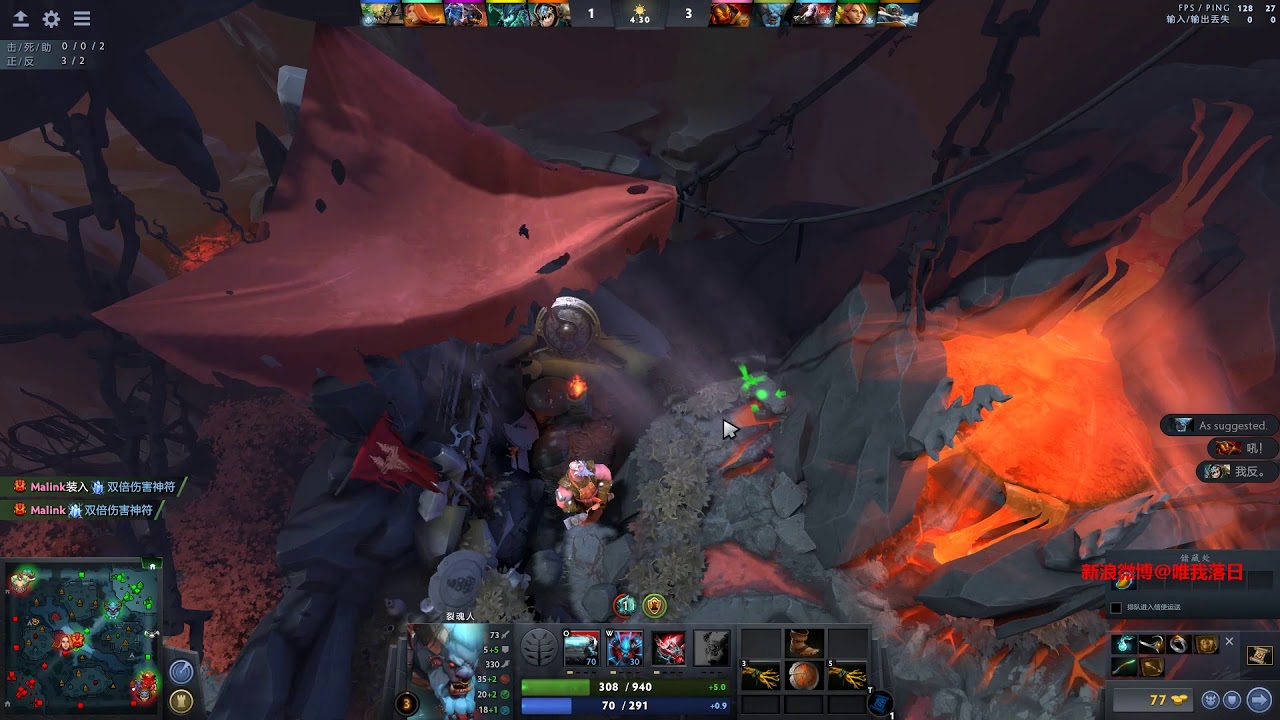Select the courier button beside the gold

(x=1210, y=699)
